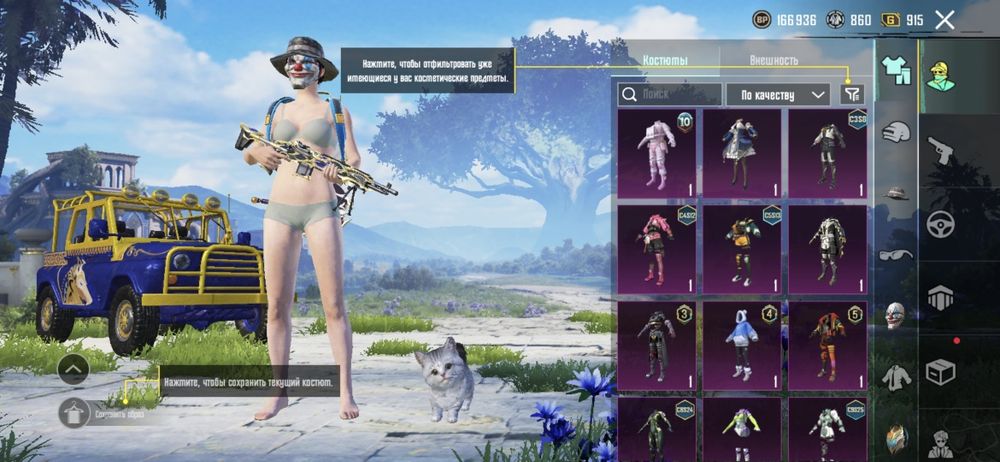This screenshot has width=1000, height=462.
Task: Show the sunglasses category
Action: pyautogui.click(x=895, y=254)
